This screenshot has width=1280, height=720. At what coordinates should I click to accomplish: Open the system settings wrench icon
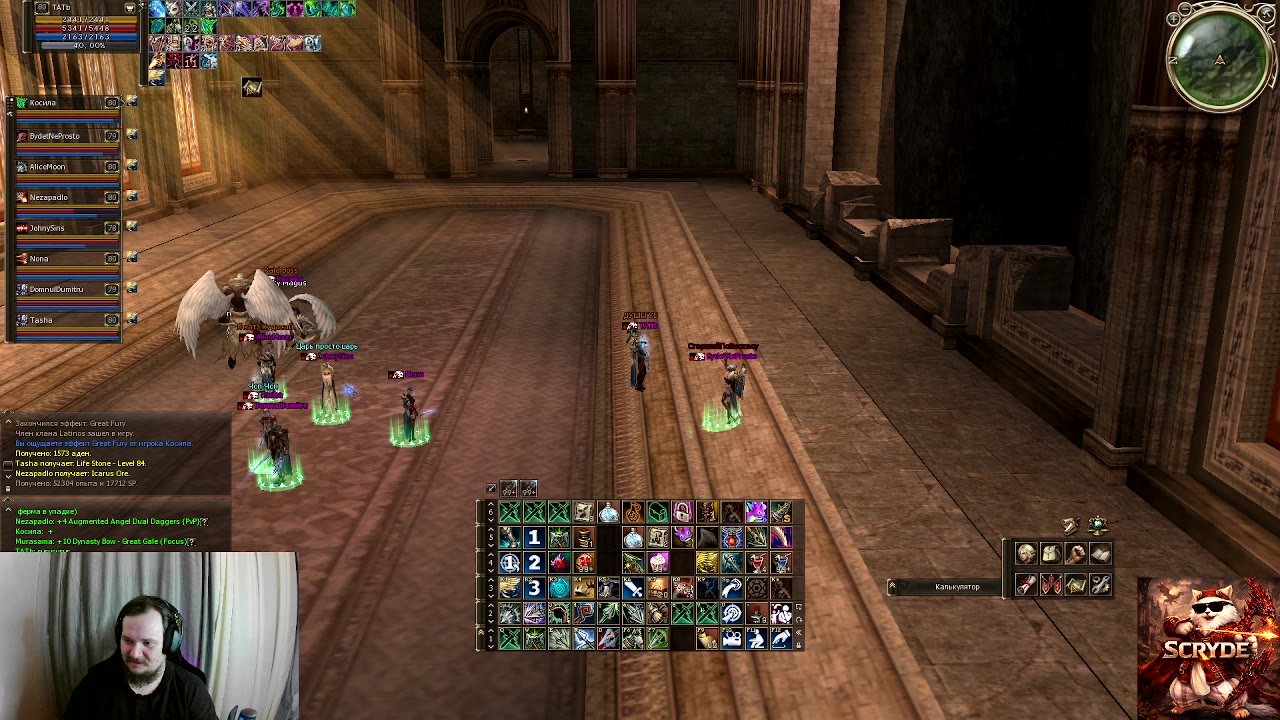(x=1100, y=585)
